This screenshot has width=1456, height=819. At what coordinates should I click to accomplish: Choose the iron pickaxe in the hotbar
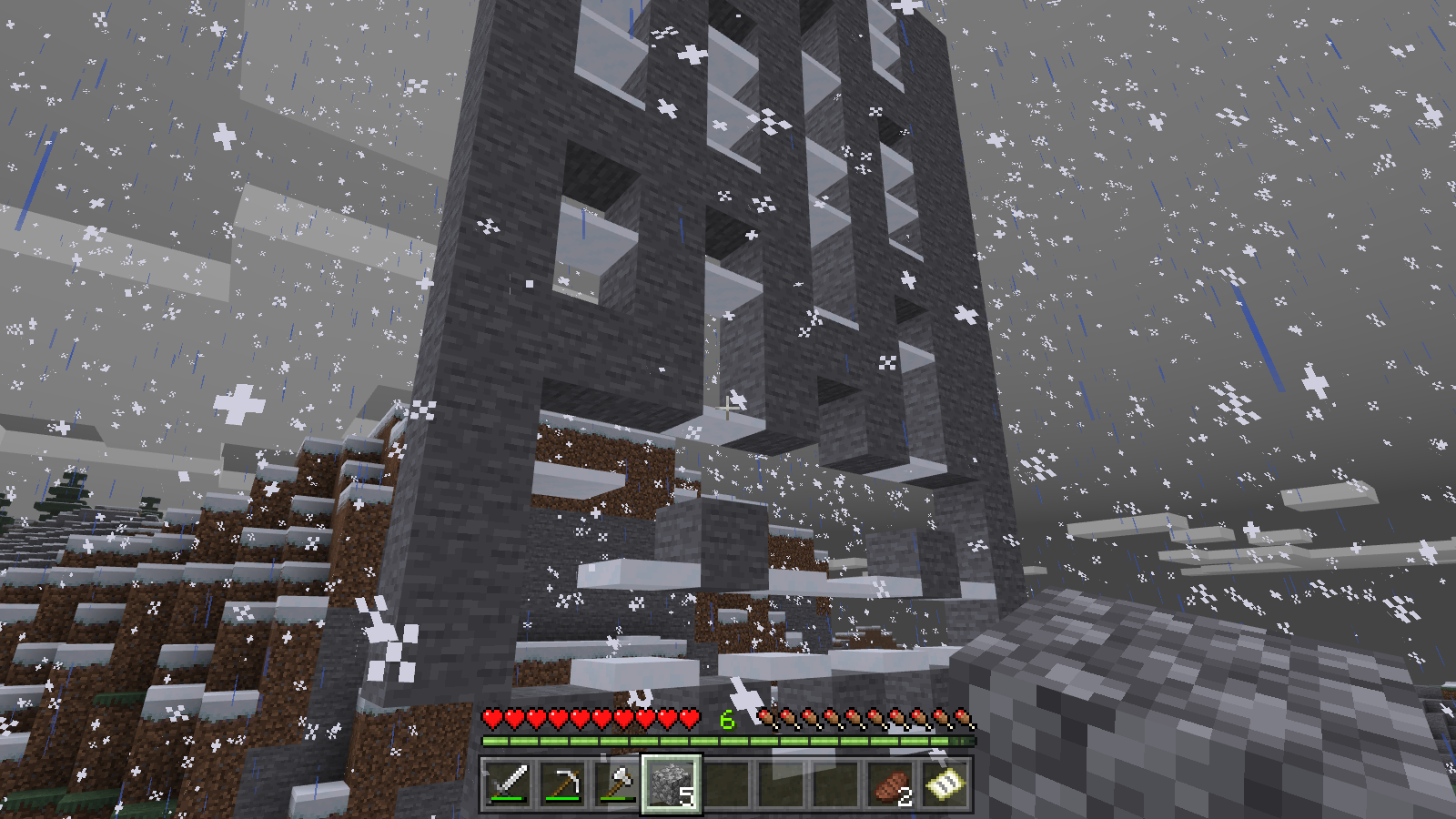click(x=562, y=784)
